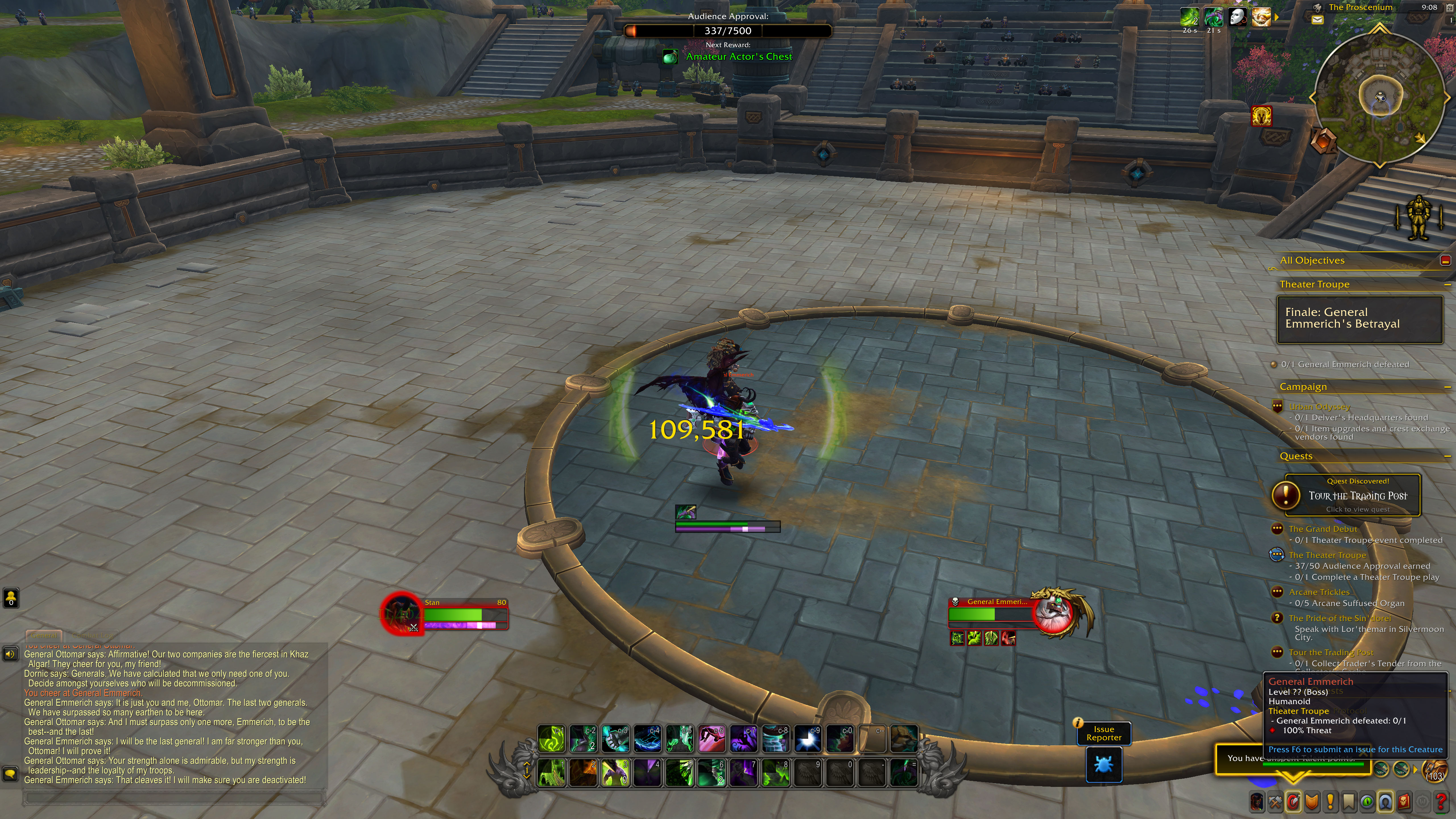Open the collections horseshoe micro button
The width and height of the screenshot is (1456, 819).
click(1385, 801)
